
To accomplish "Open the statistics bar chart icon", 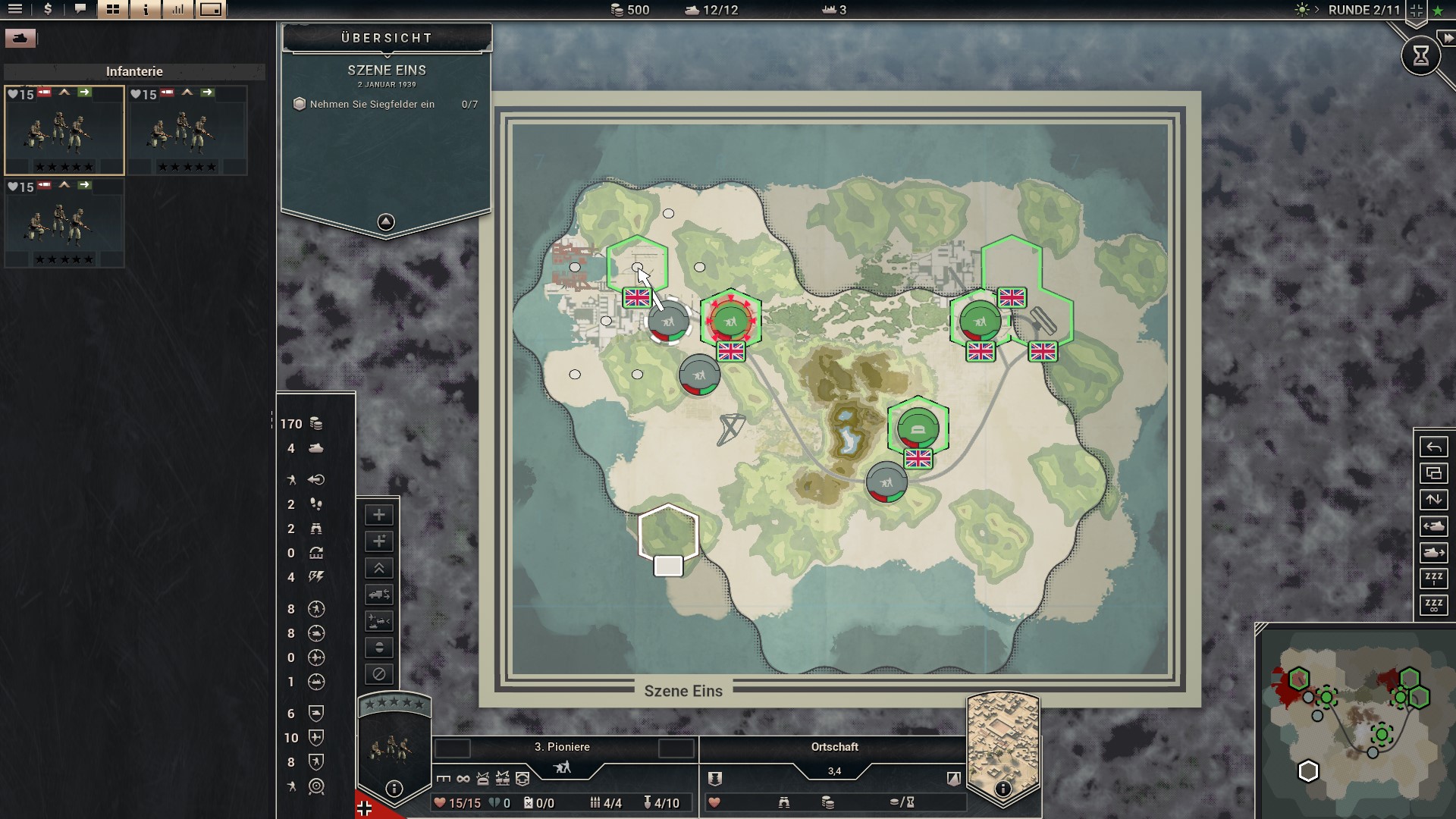I will (x=178, y=11).
